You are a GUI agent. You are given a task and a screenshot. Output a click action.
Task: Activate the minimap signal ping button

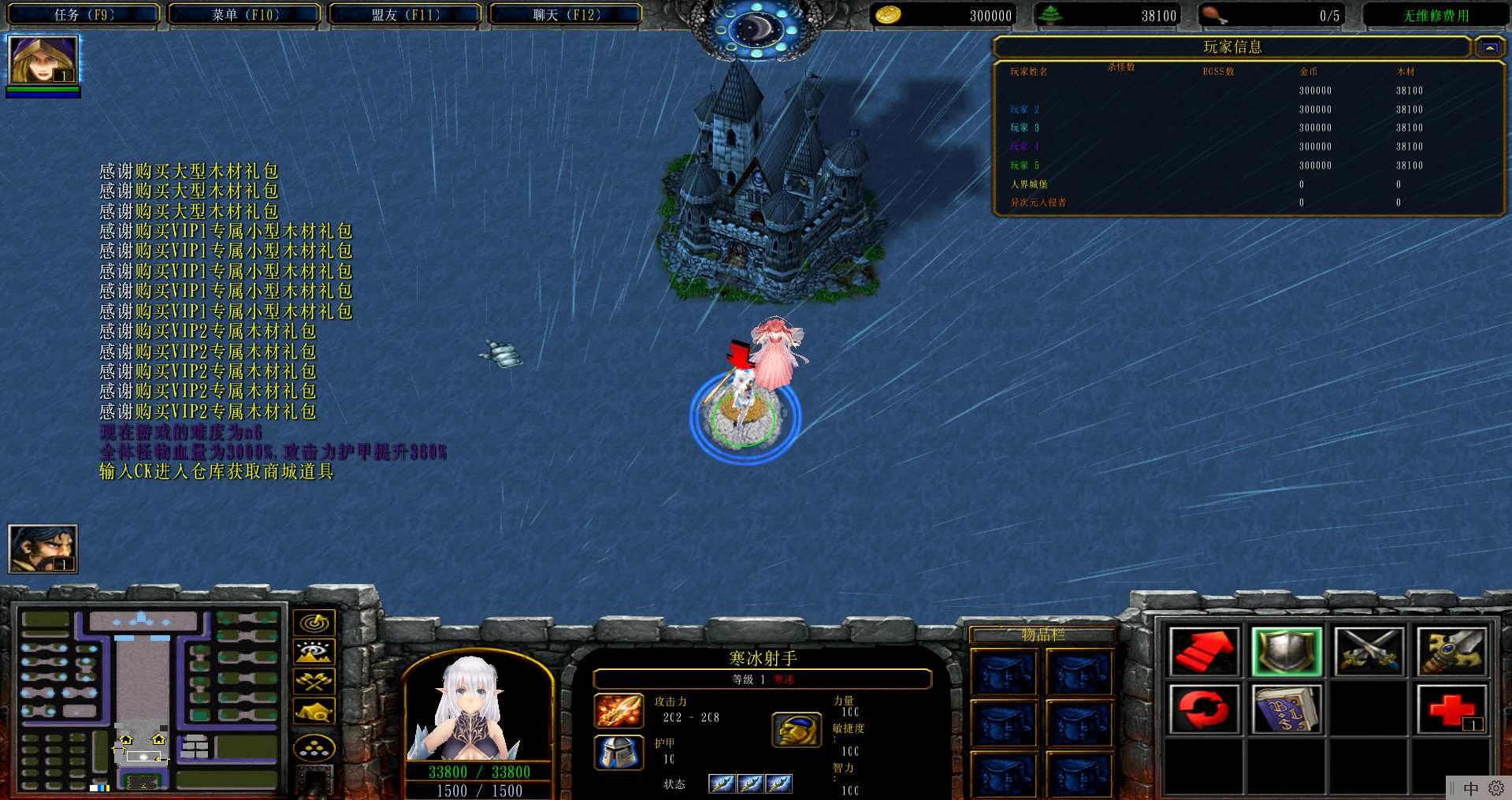tap(314, 623)
